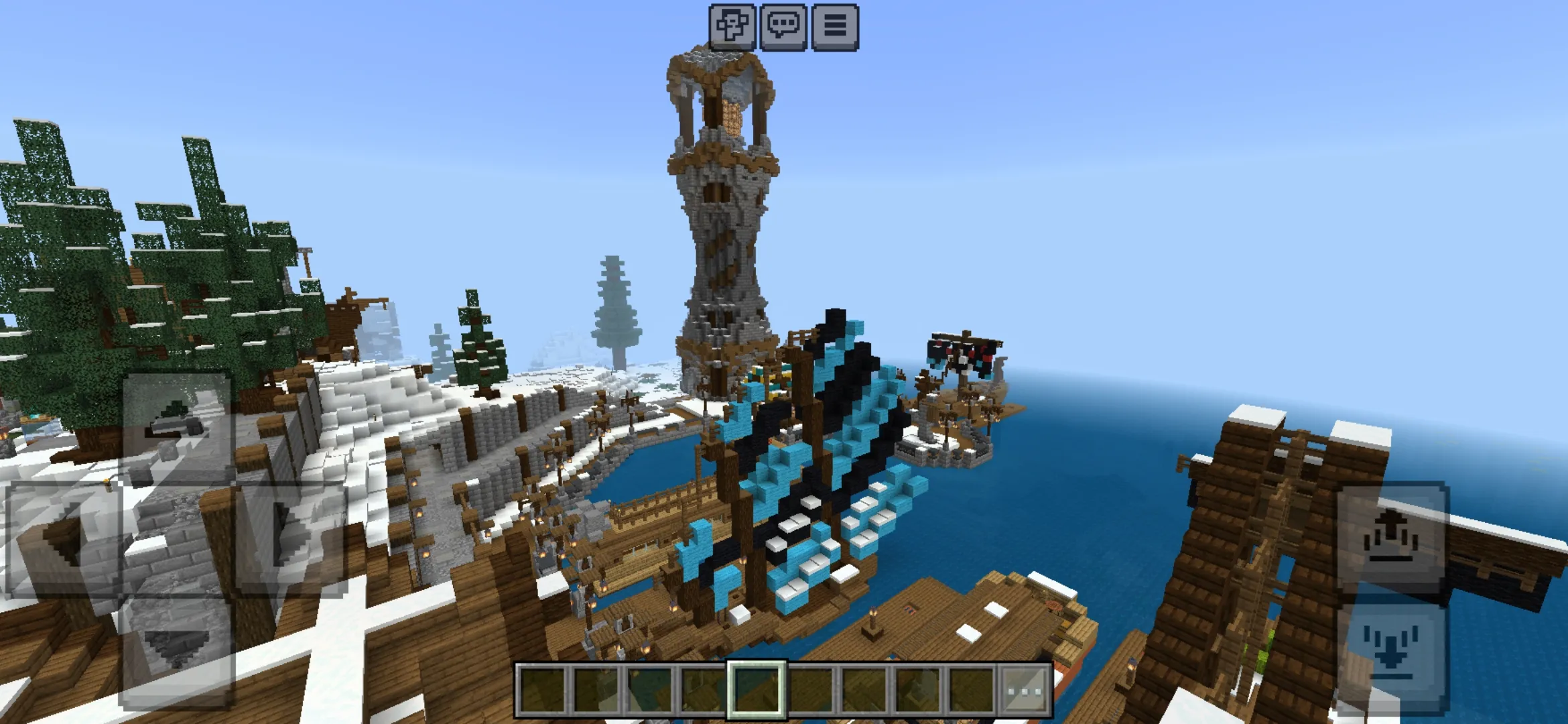Select the highlighted hotbar slot
The height and width of the screenshot is (724, 1568).
point(757,690)
